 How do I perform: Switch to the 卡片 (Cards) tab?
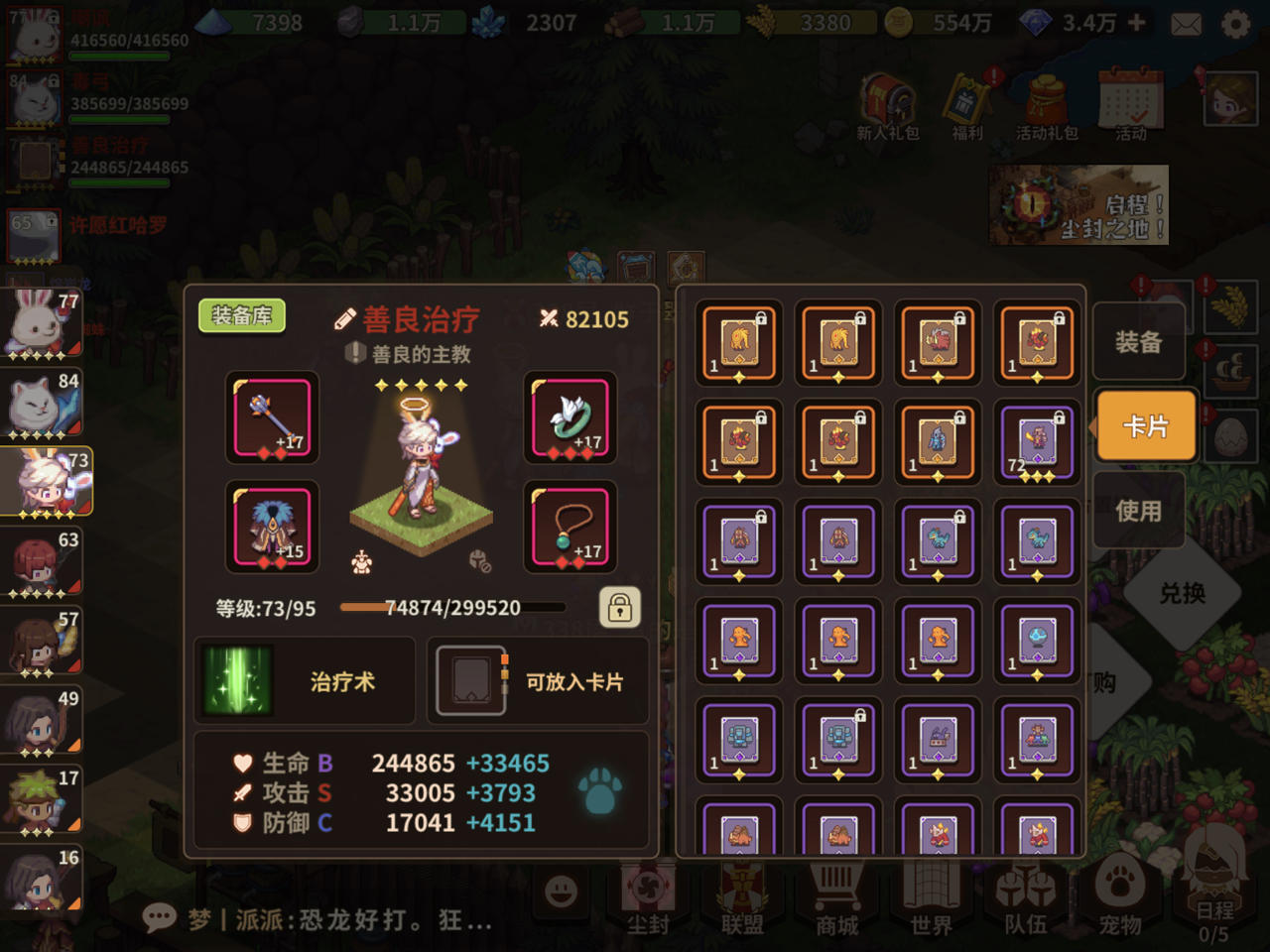(1146, 426)
